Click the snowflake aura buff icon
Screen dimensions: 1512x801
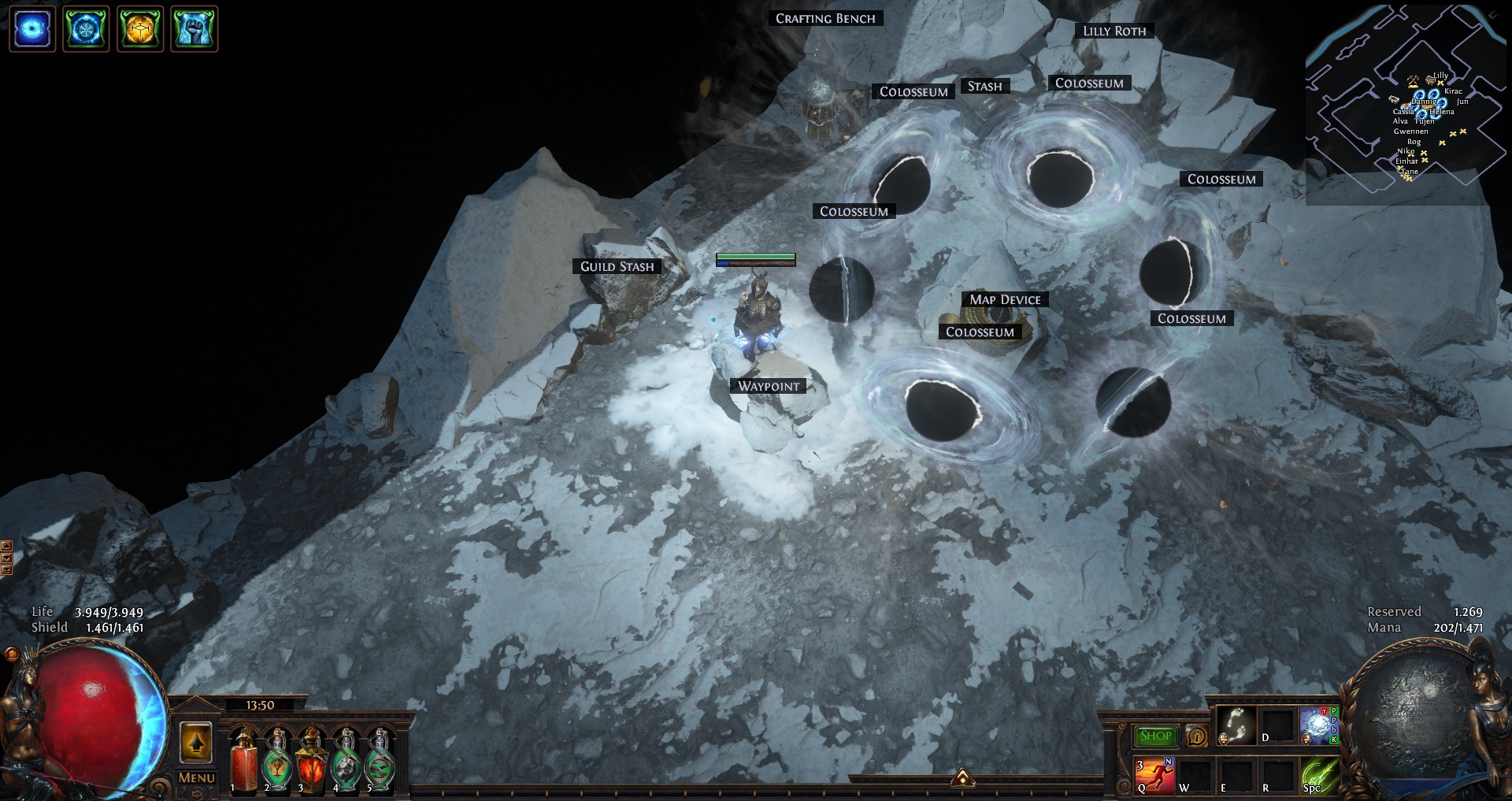[86, 29]
